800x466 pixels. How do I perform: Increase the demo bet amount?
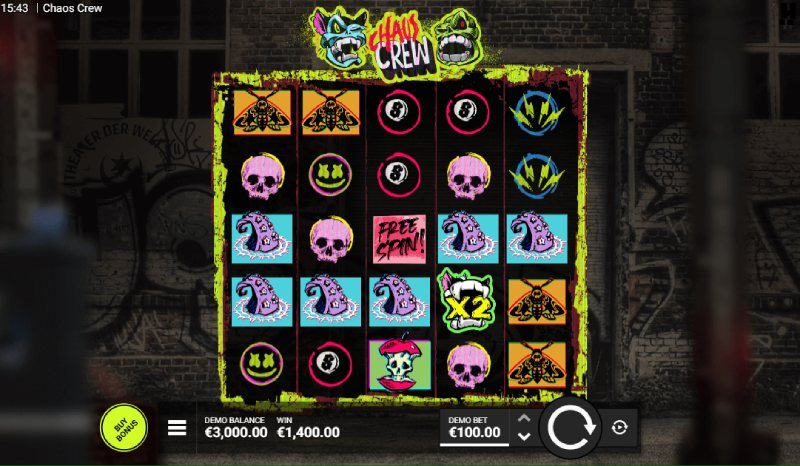click(523, 419)
